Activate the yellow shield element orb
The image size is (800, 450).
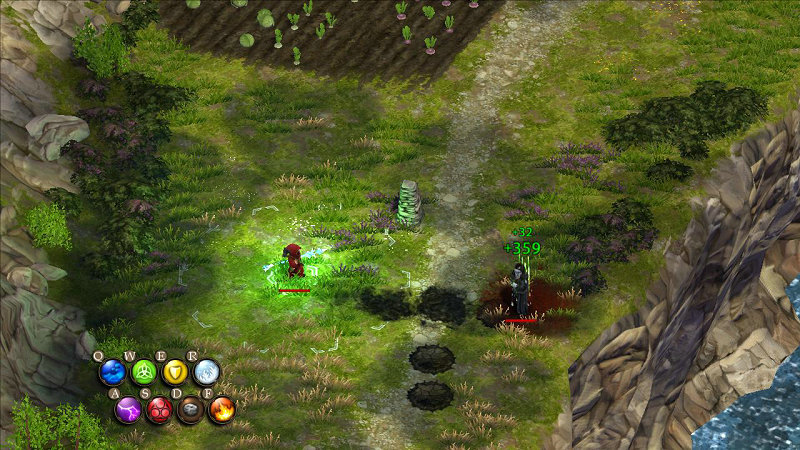[x=175, y=373]
